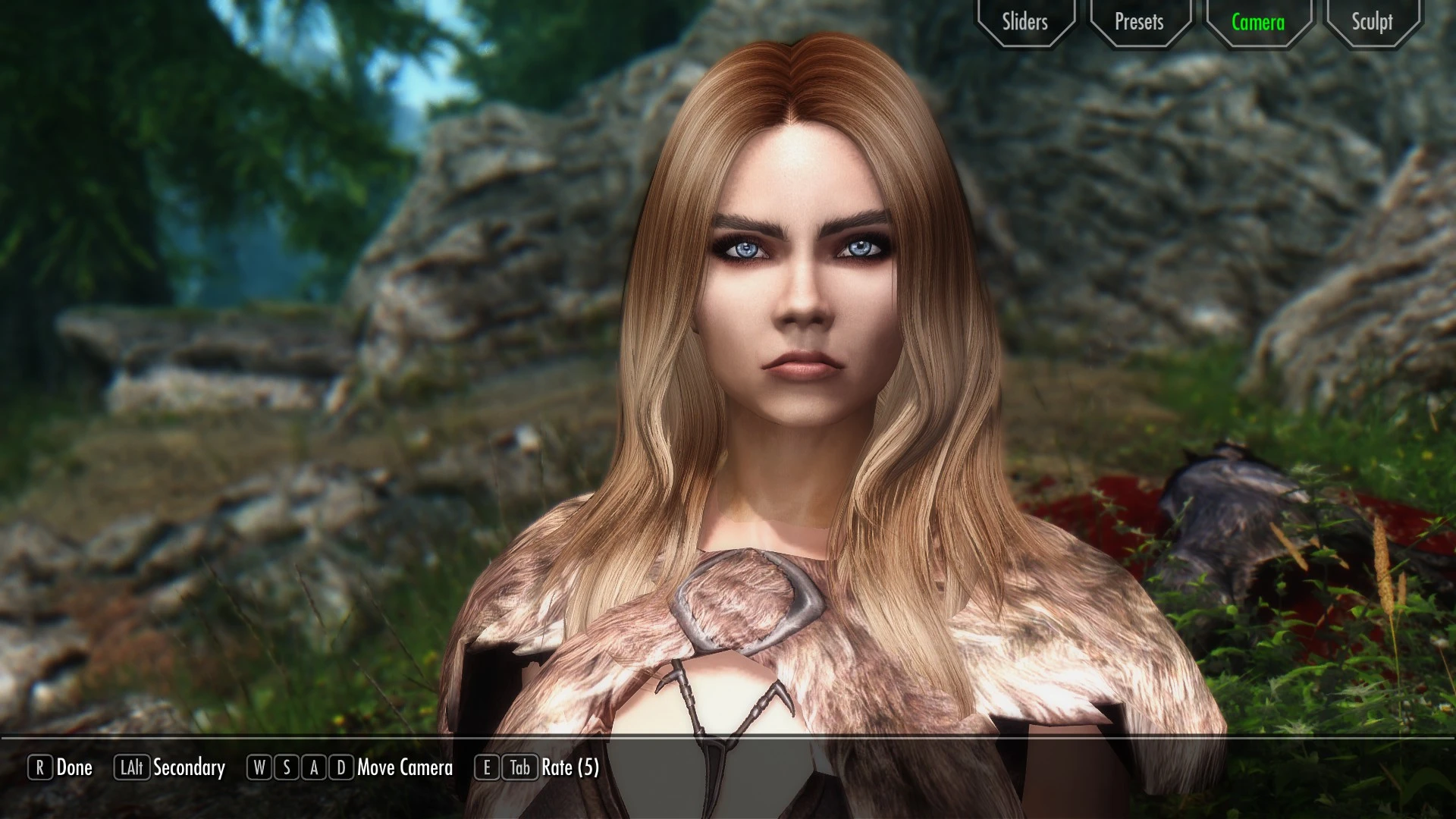Show the Sculpt tab
Image resolution: width=1456 pixels, height=819 pixels.
point(1372,22)
